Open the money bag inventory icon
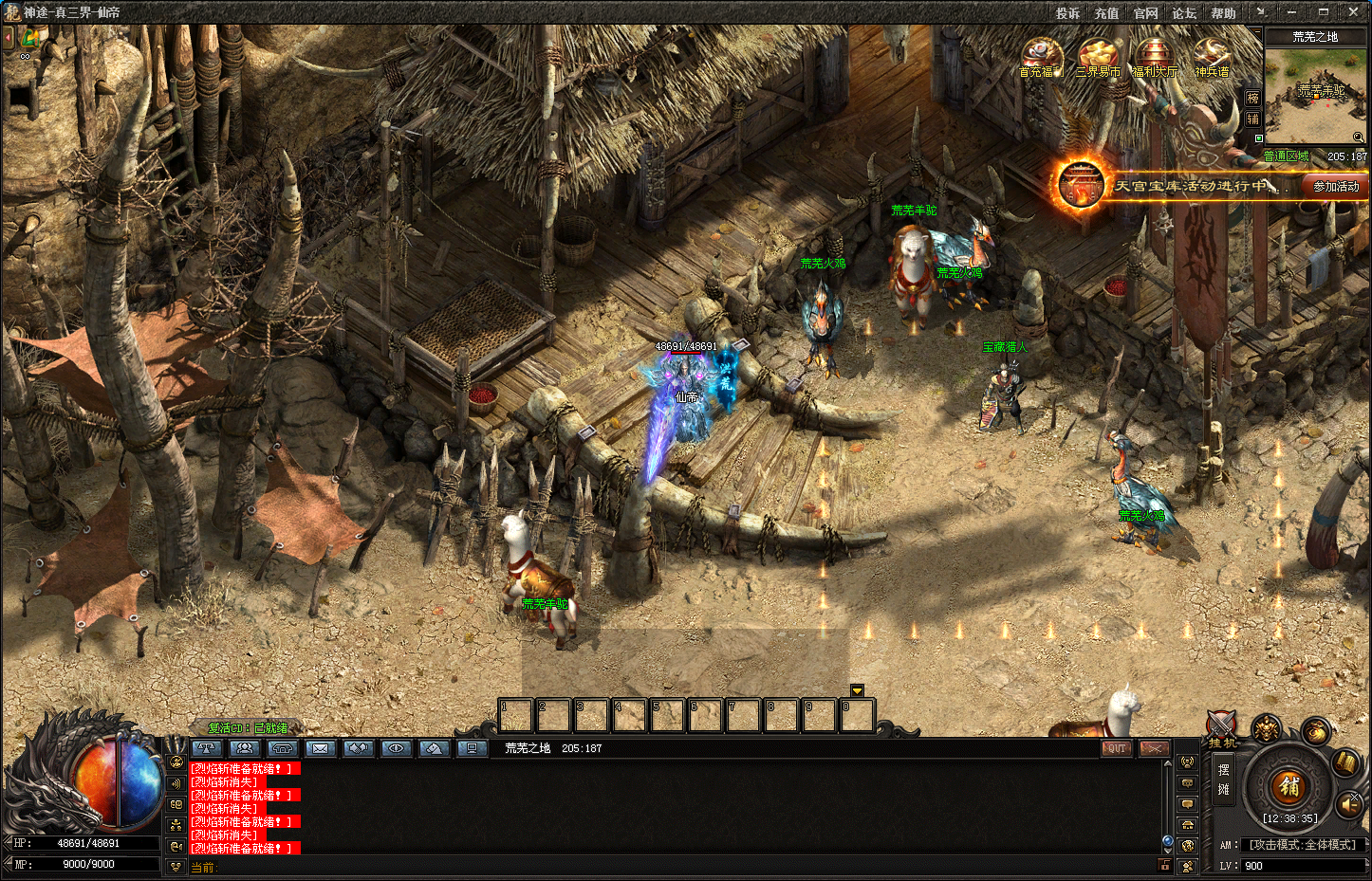This screenshot has height=881, width=1372. 1314,731
